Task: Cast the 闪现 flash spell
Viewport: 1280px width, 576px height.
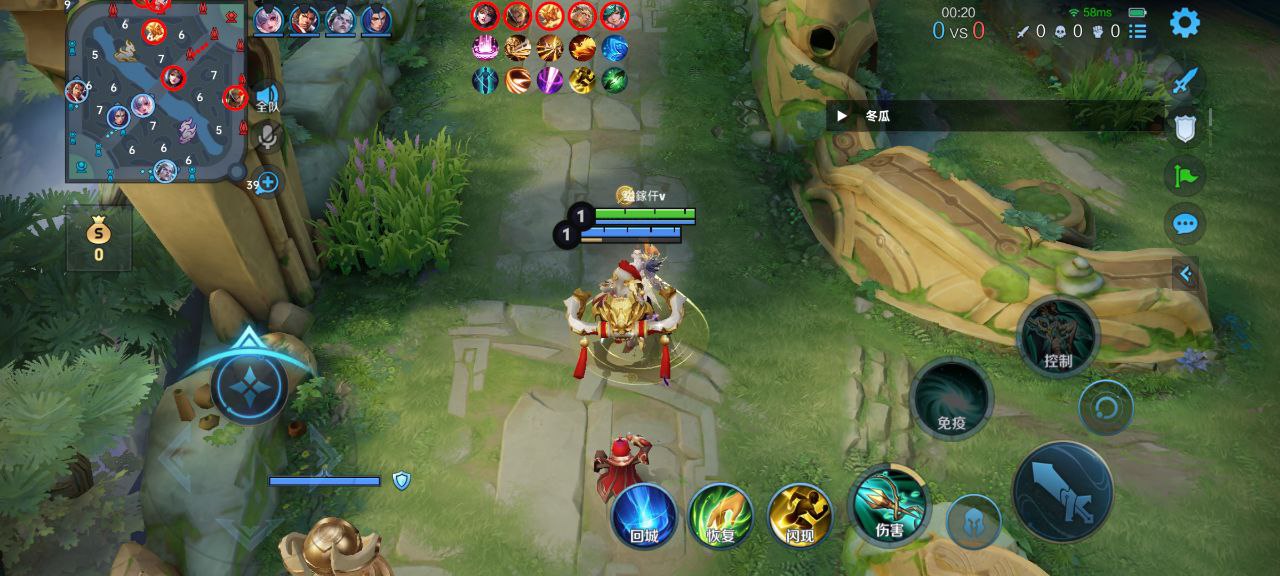Action: (800, 517)
